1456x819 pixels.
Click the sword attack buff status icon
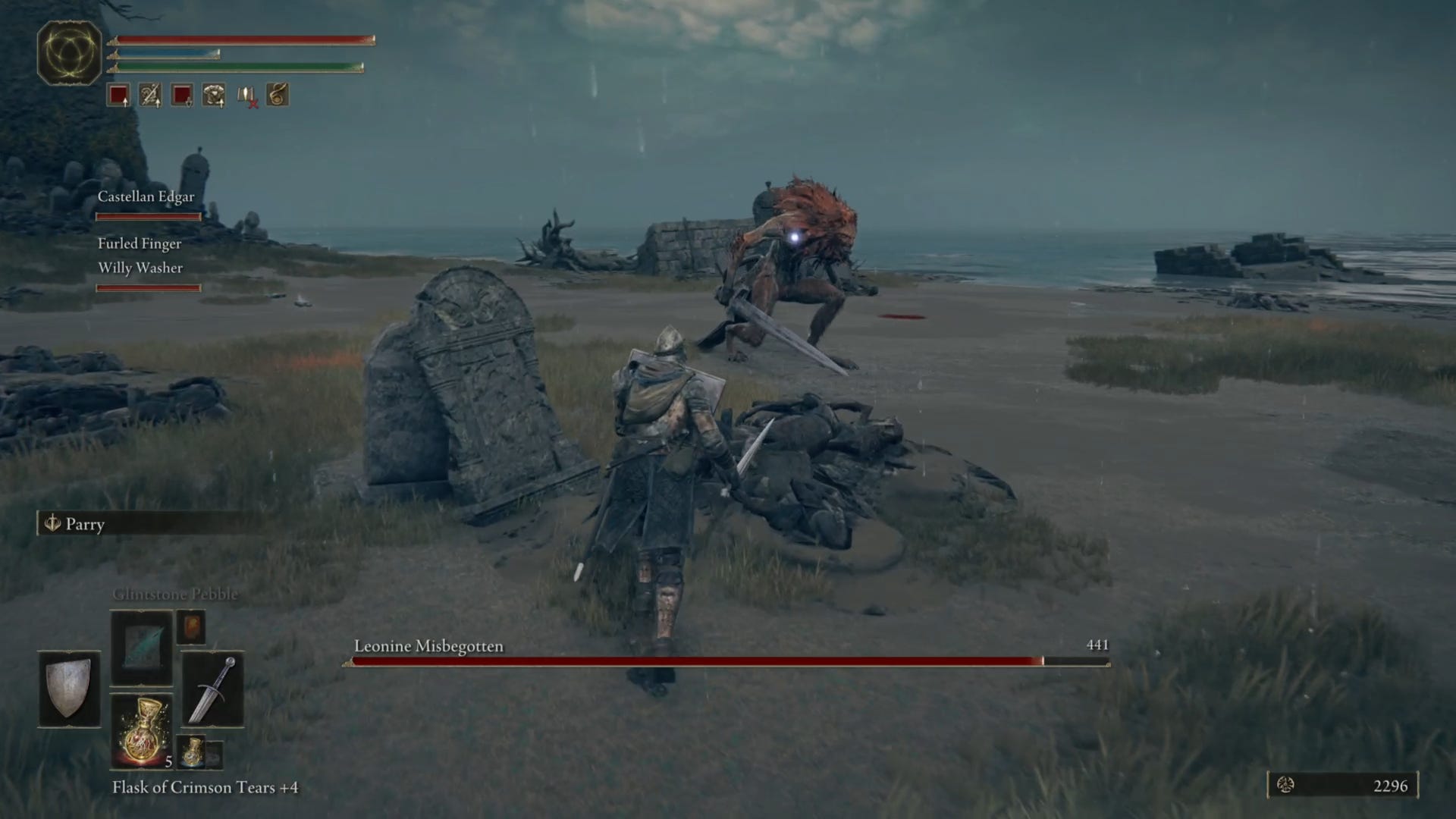click(x=149, y=95)
